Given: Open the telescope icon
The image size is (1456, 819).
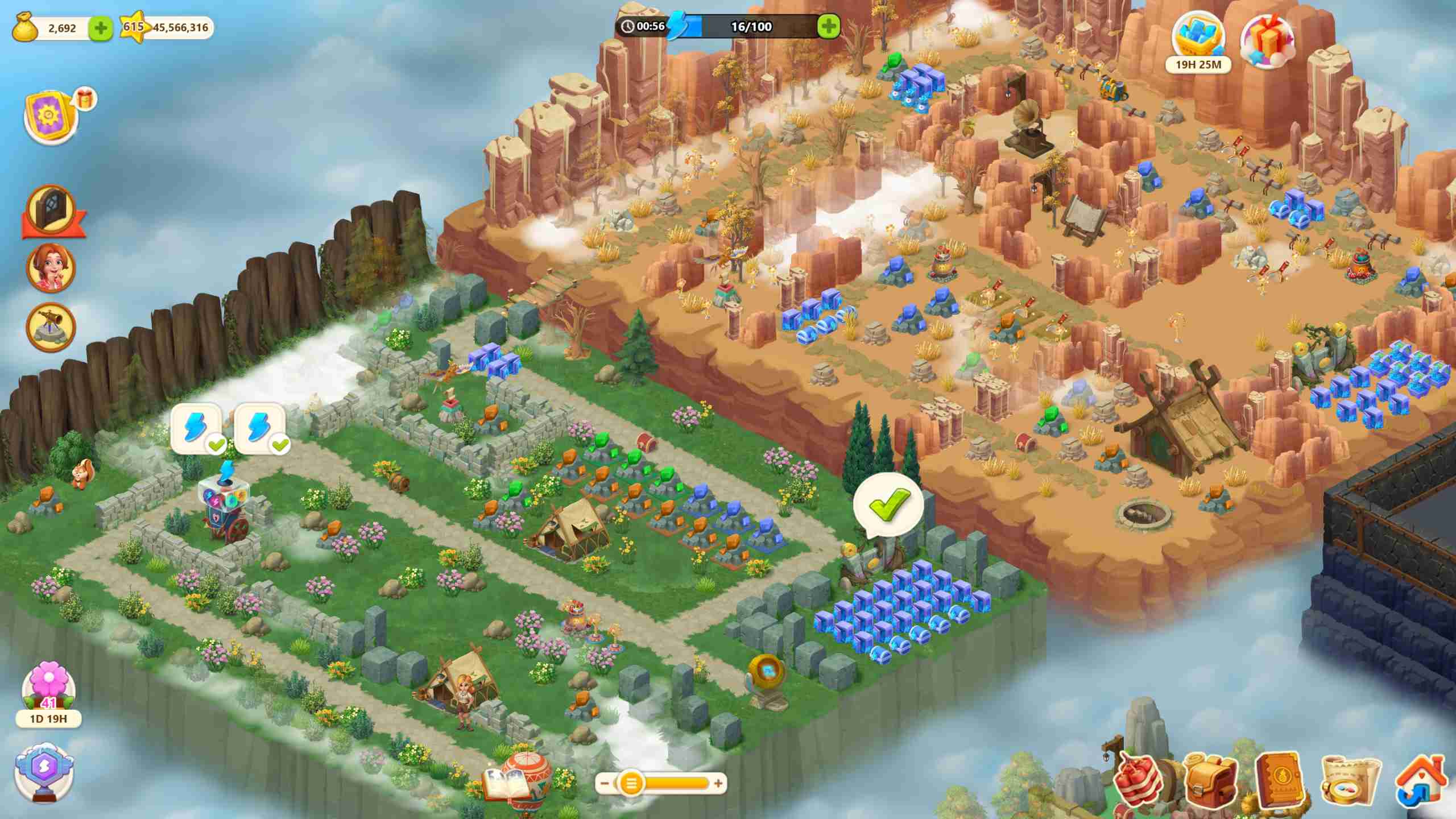Looking at the screenshot, I should click(x=51, y=326).
